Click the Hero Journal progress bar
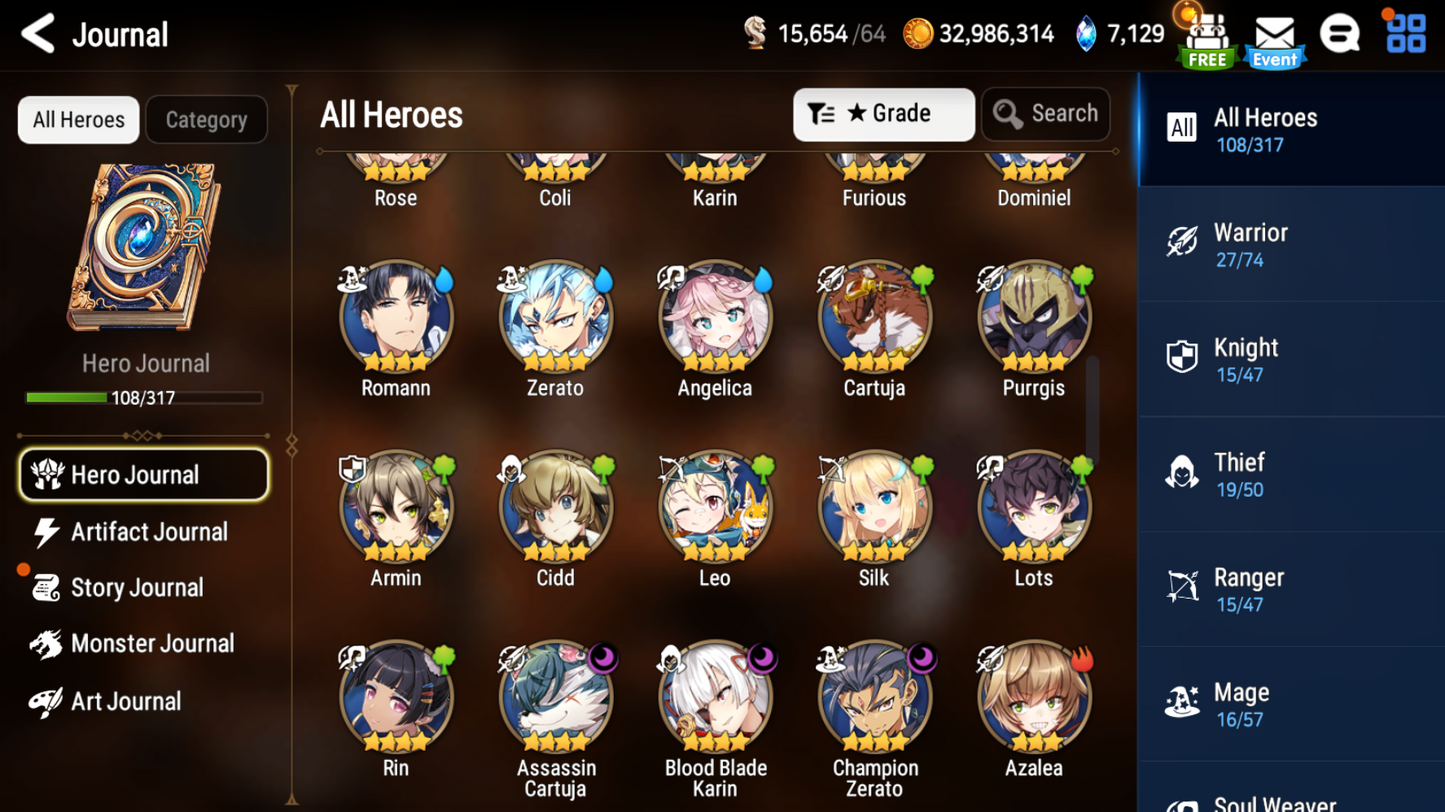Viewport: 1445px width, 812px height. 146,397
